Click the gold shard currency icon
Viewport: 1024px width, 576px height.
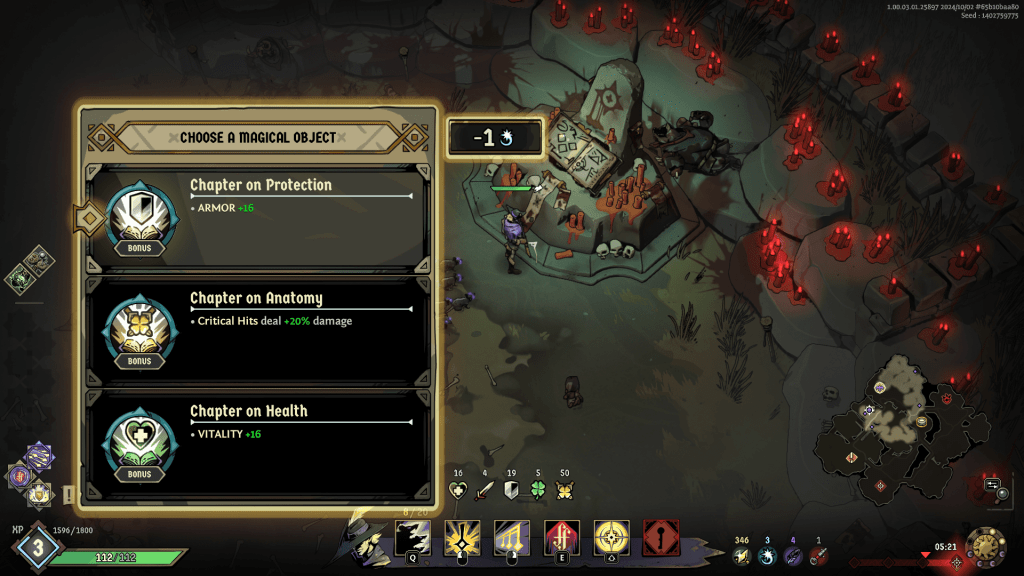pyautogui.click(x=741, y=556)
